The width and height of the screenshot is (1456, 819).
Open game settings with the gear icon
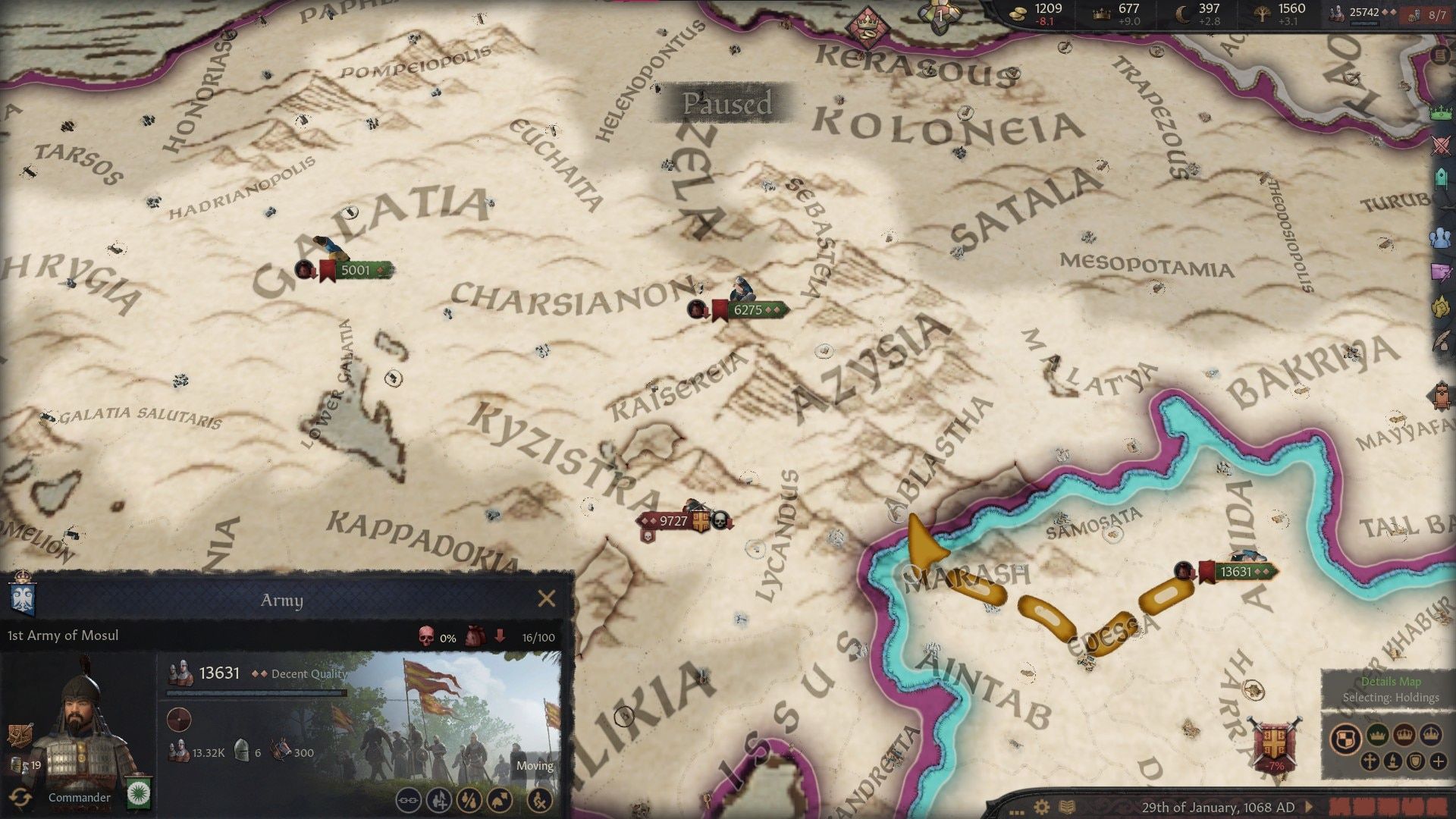[x=1041, y=806]
